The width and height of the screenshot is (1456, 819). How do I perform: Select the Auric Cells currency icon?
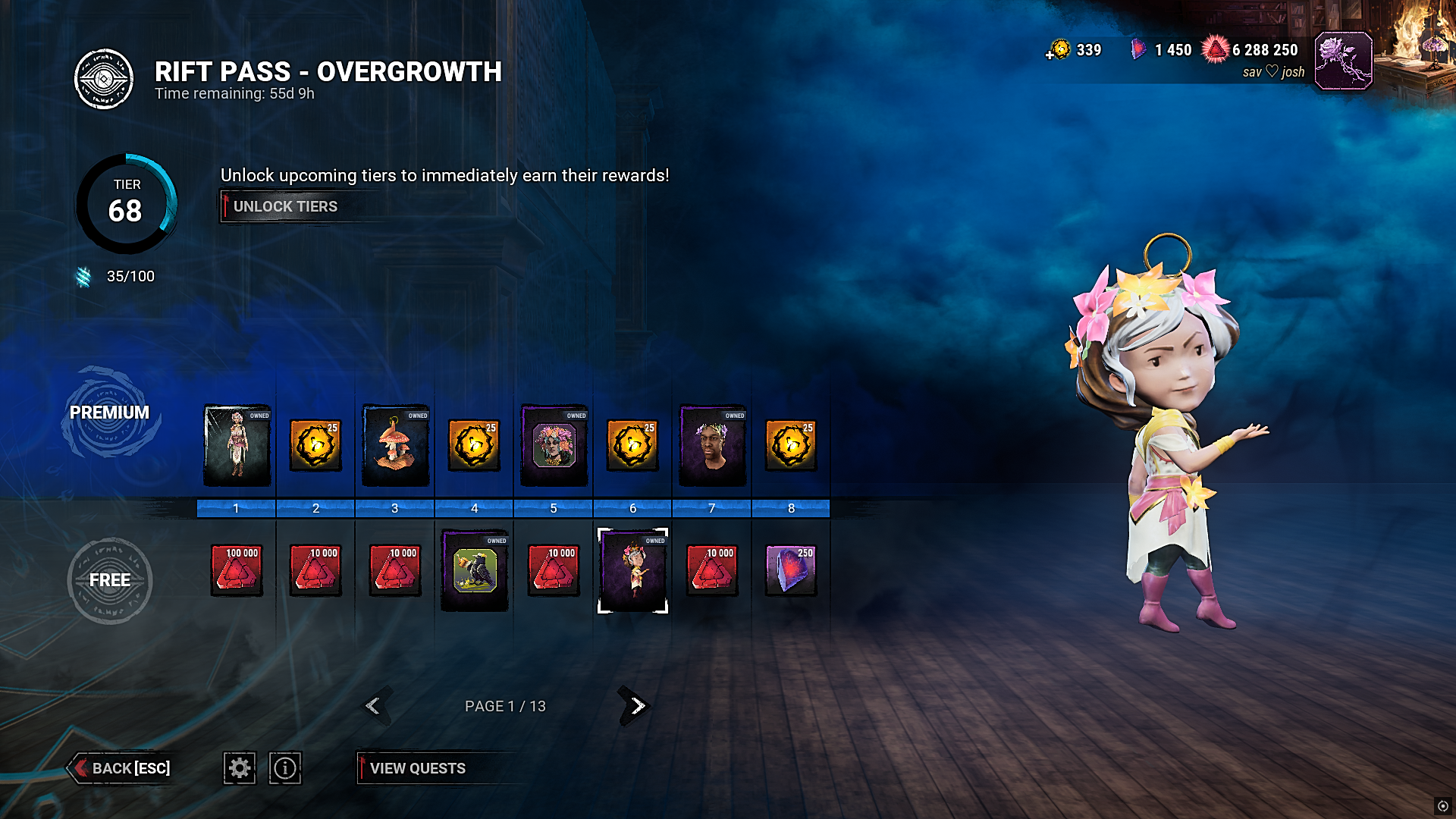click(x=1059, y=50)
